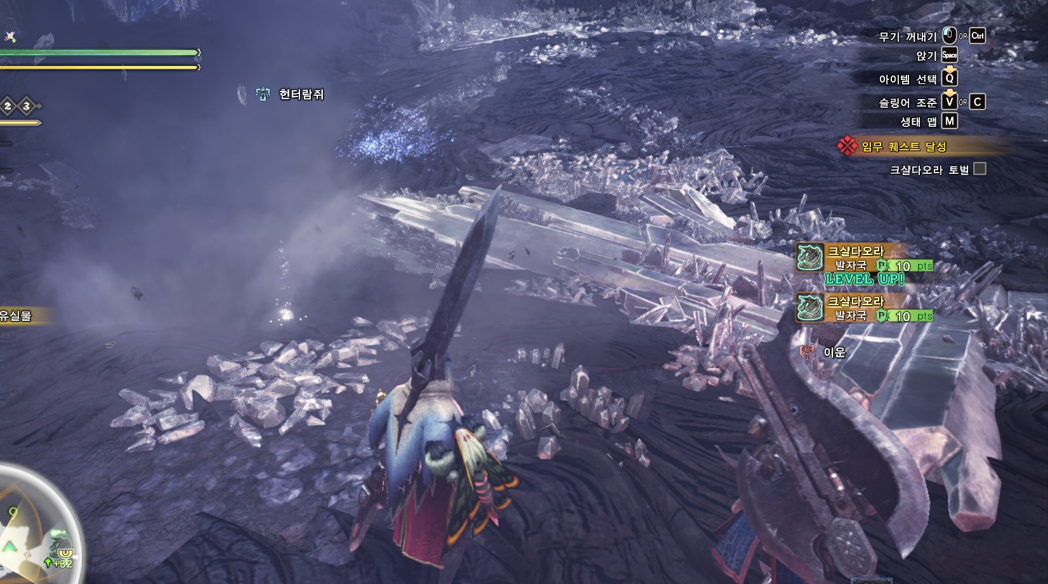Click the Kushala Daora icon on minimap

61,545
